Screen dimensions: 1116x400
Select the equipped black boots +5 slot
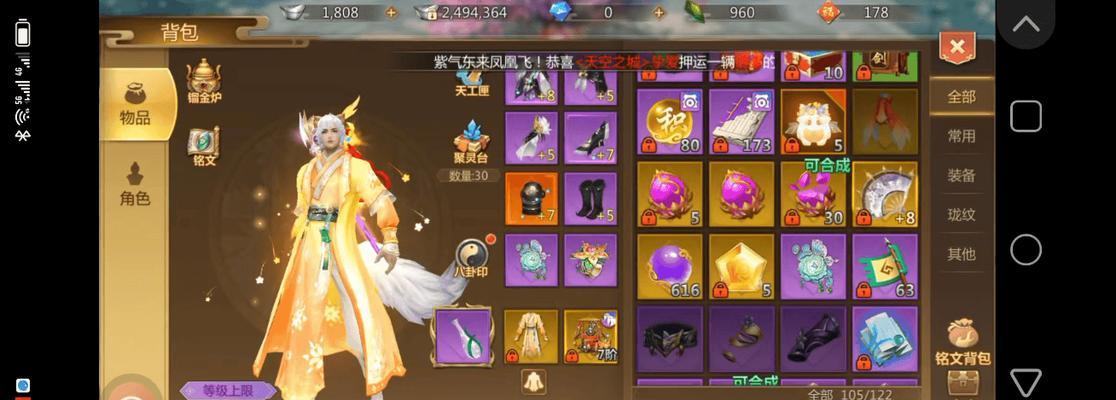[591, 200]
